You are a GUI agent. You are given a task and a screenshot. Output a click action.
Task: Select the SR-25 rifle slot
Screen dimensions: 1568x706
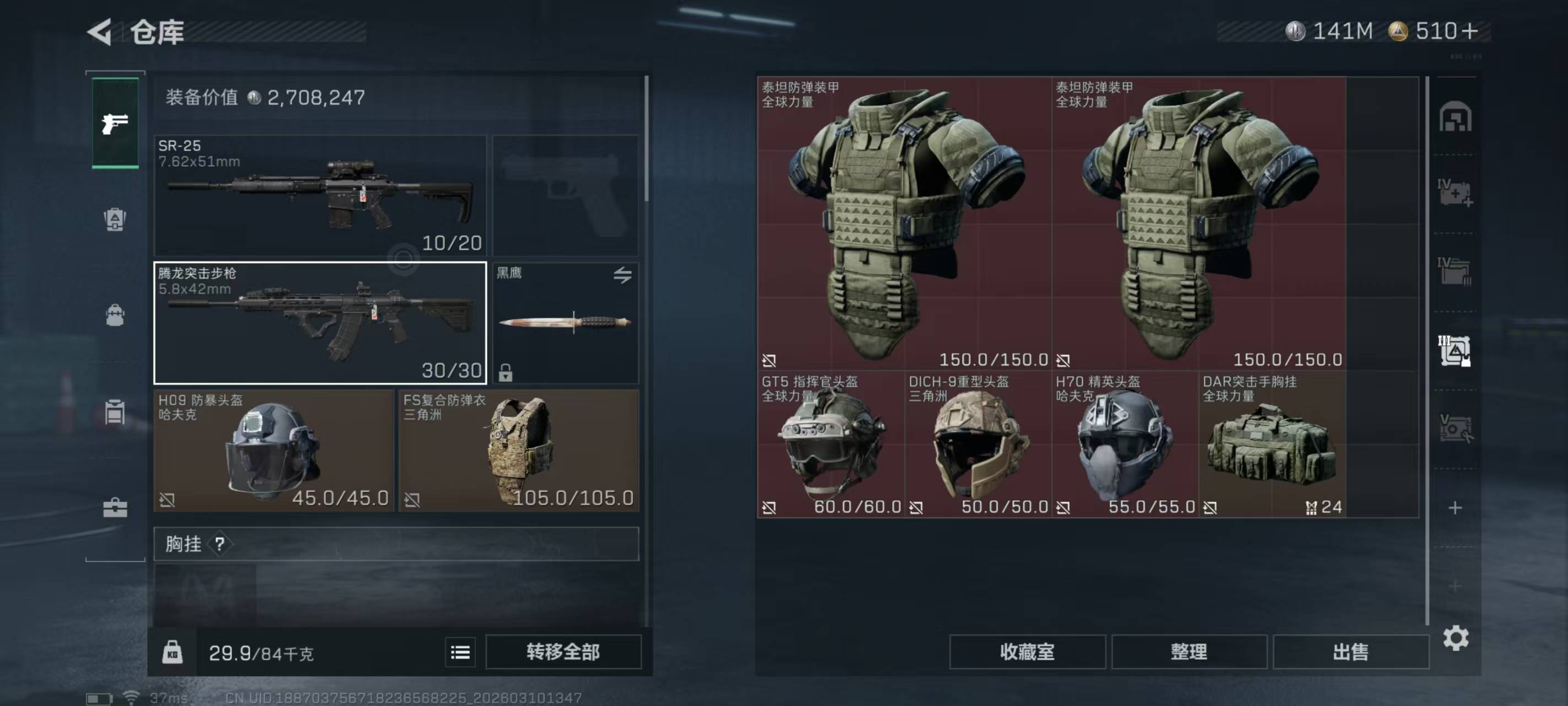pos(320,196)
